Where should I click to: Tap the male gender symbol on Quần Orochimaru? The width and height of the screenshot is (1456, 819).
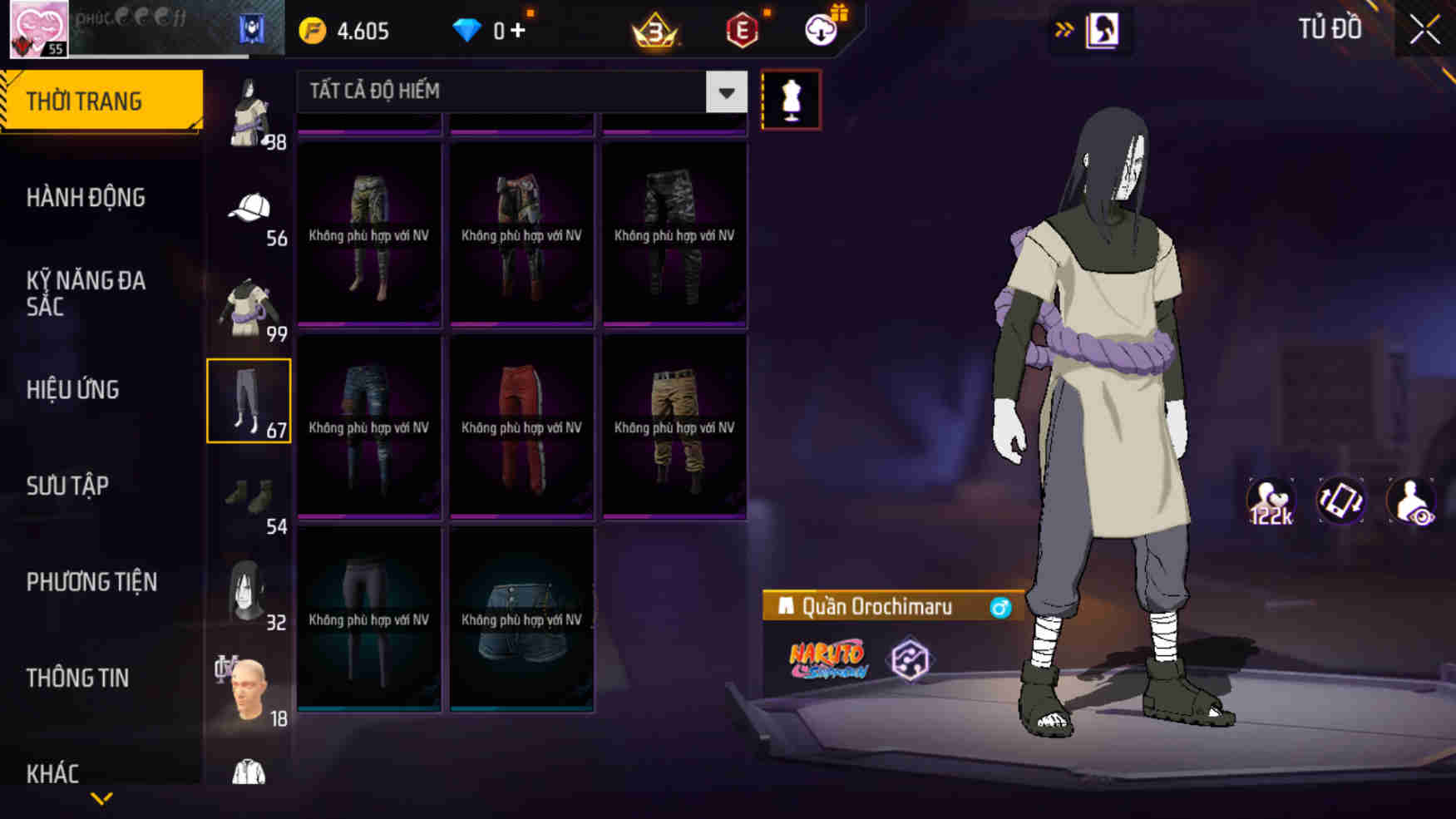1002,607
